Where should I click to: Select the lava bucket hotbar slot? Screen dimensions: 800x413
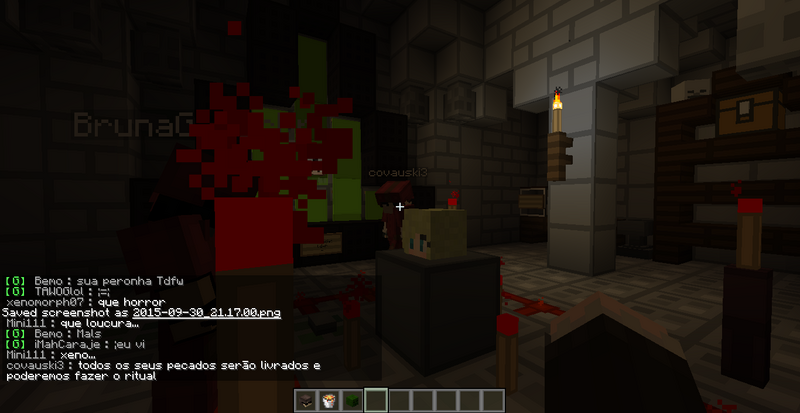click(331, 402)
